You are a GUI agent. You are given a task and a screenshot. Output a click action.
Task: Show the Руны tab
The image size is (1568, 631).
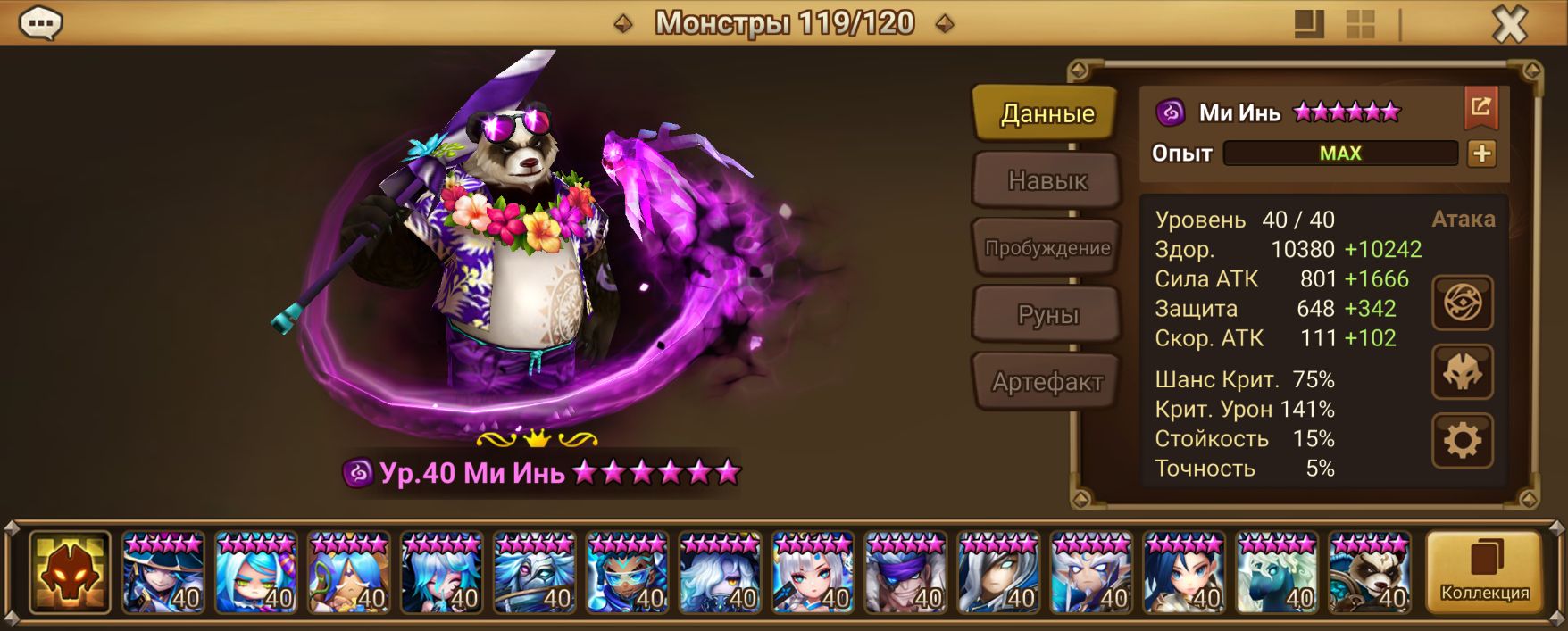pyautogui.click(x=1047, y=315)
